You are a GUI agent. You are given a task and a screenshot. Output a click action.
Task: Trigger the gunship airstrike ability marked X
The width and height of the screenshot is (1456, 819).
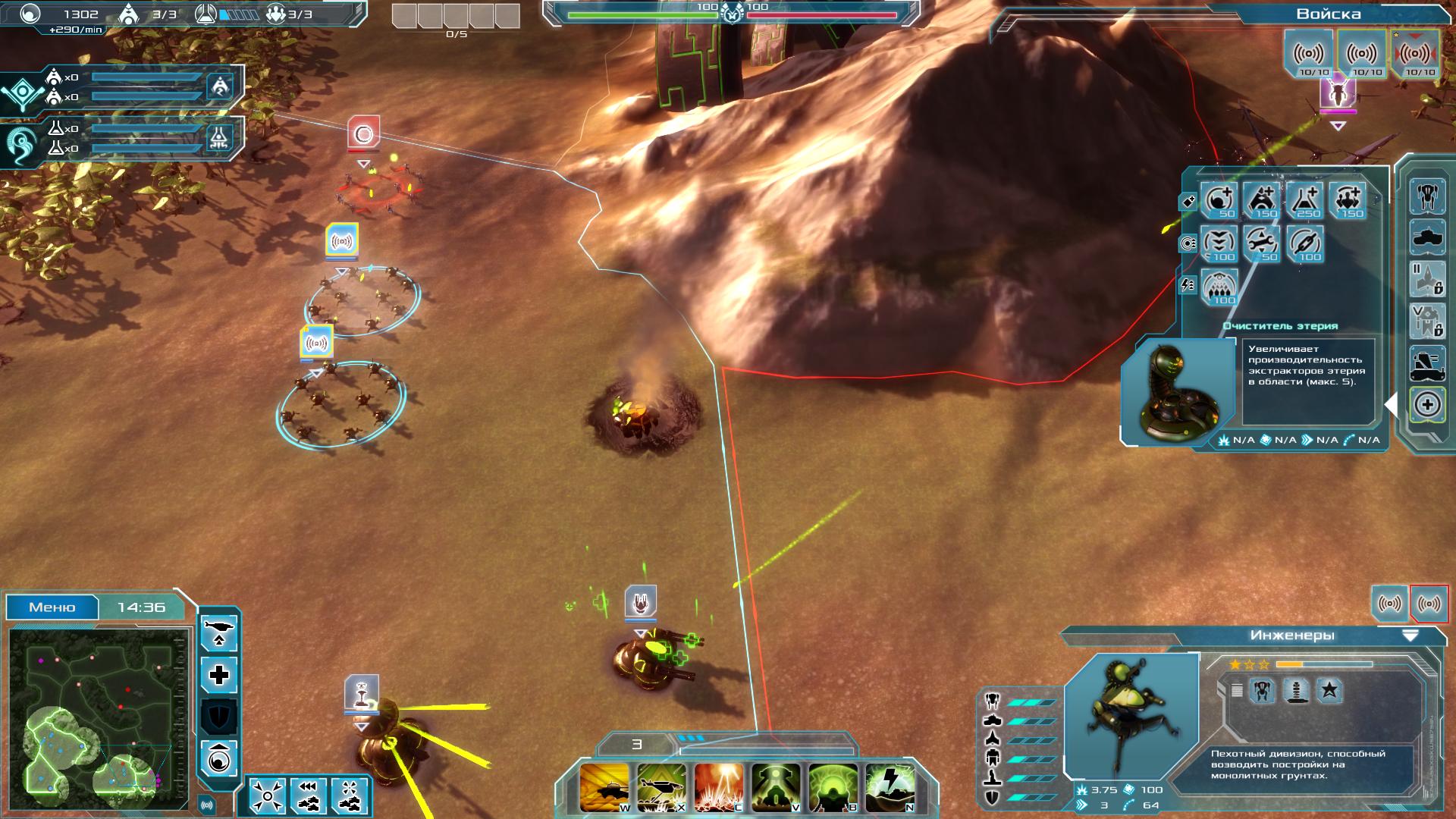tap(661, 786)
